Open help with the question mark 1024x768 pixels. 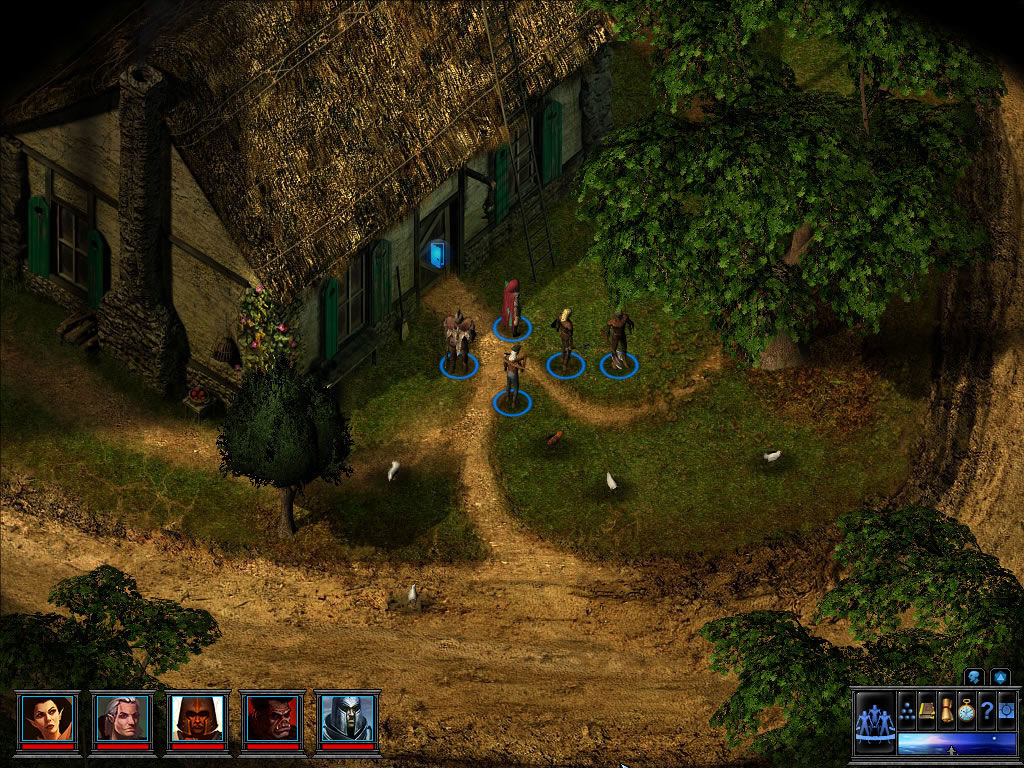tap(986, 710)
